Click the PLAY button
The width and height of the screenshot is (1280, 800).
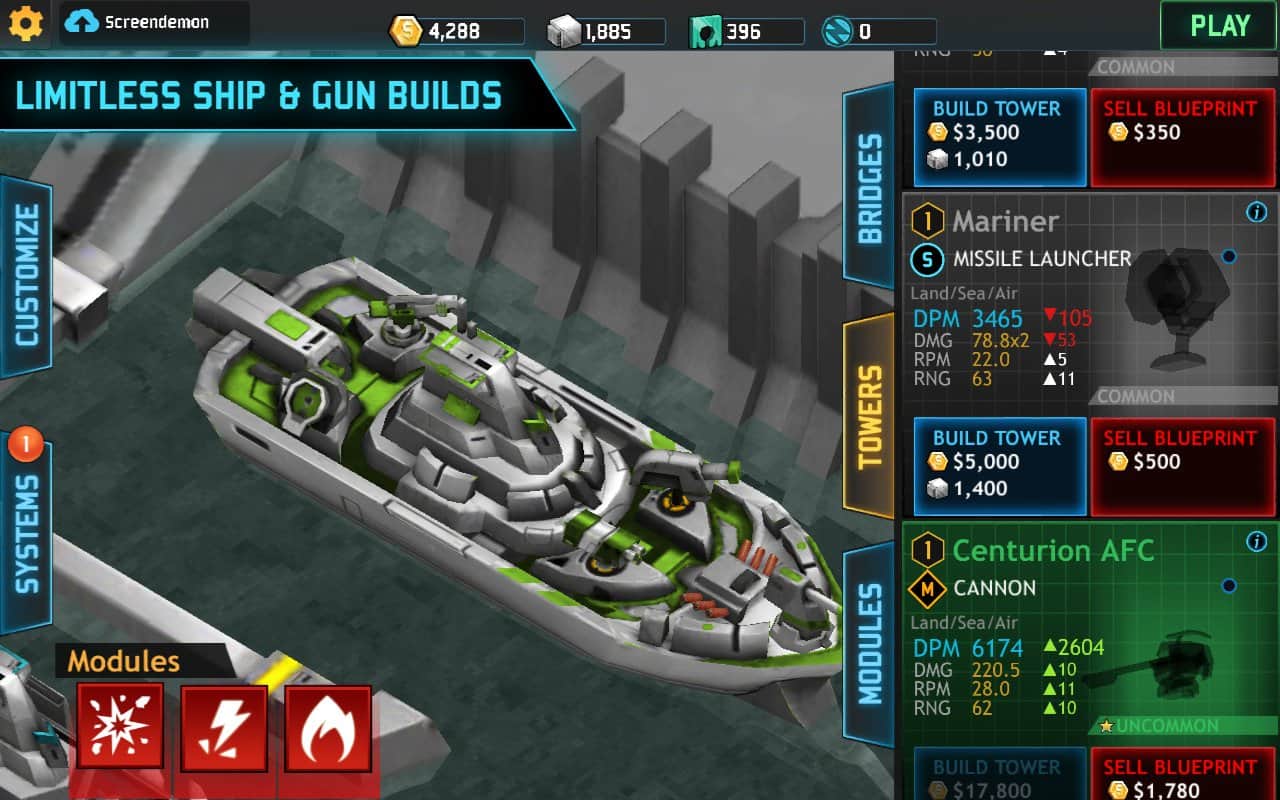tap(1219, 25)
